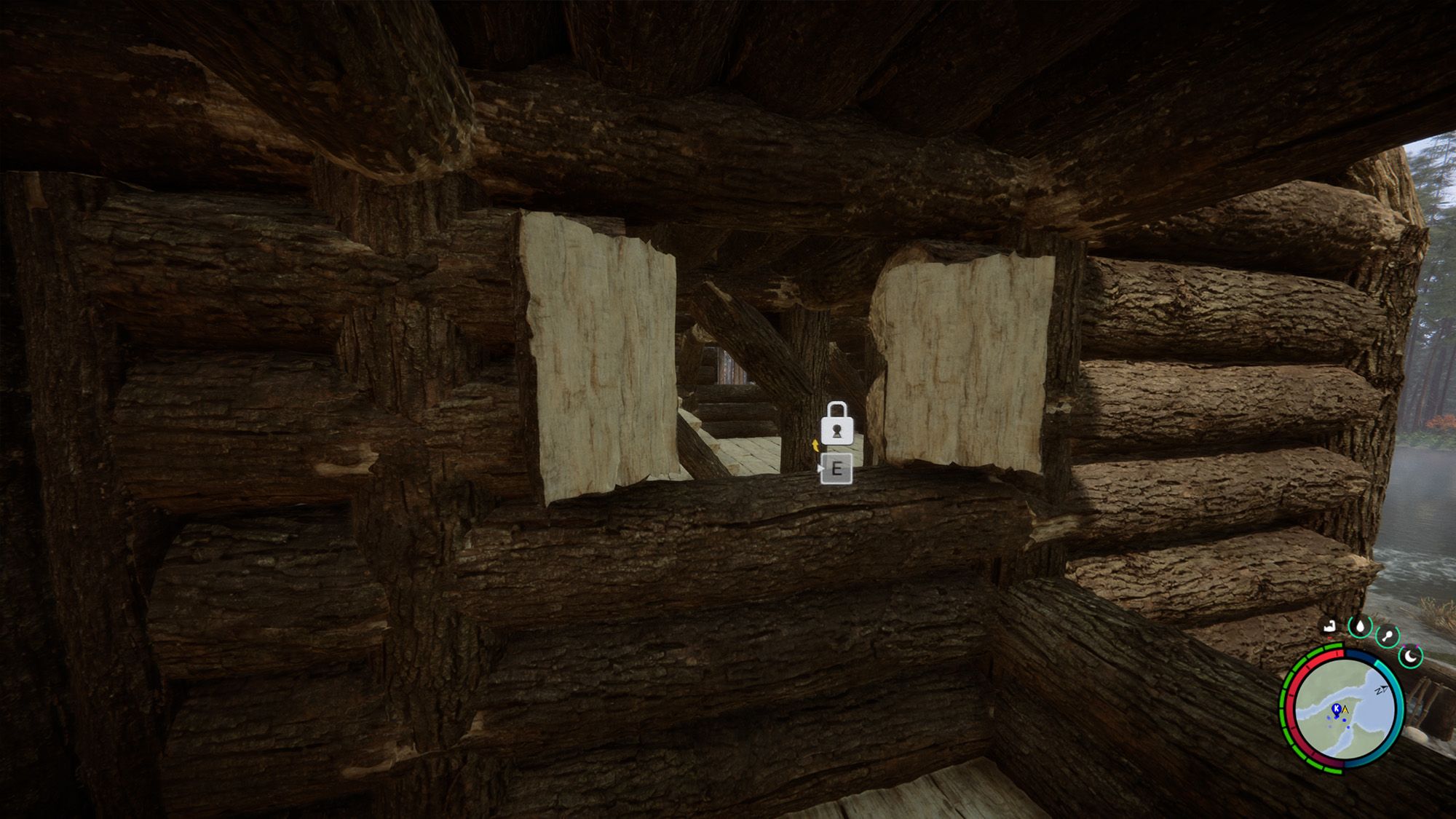This screenshot has height=819, width=1456.
Task: Click the N compass marker on the minimap
Action: (1380, 690)
